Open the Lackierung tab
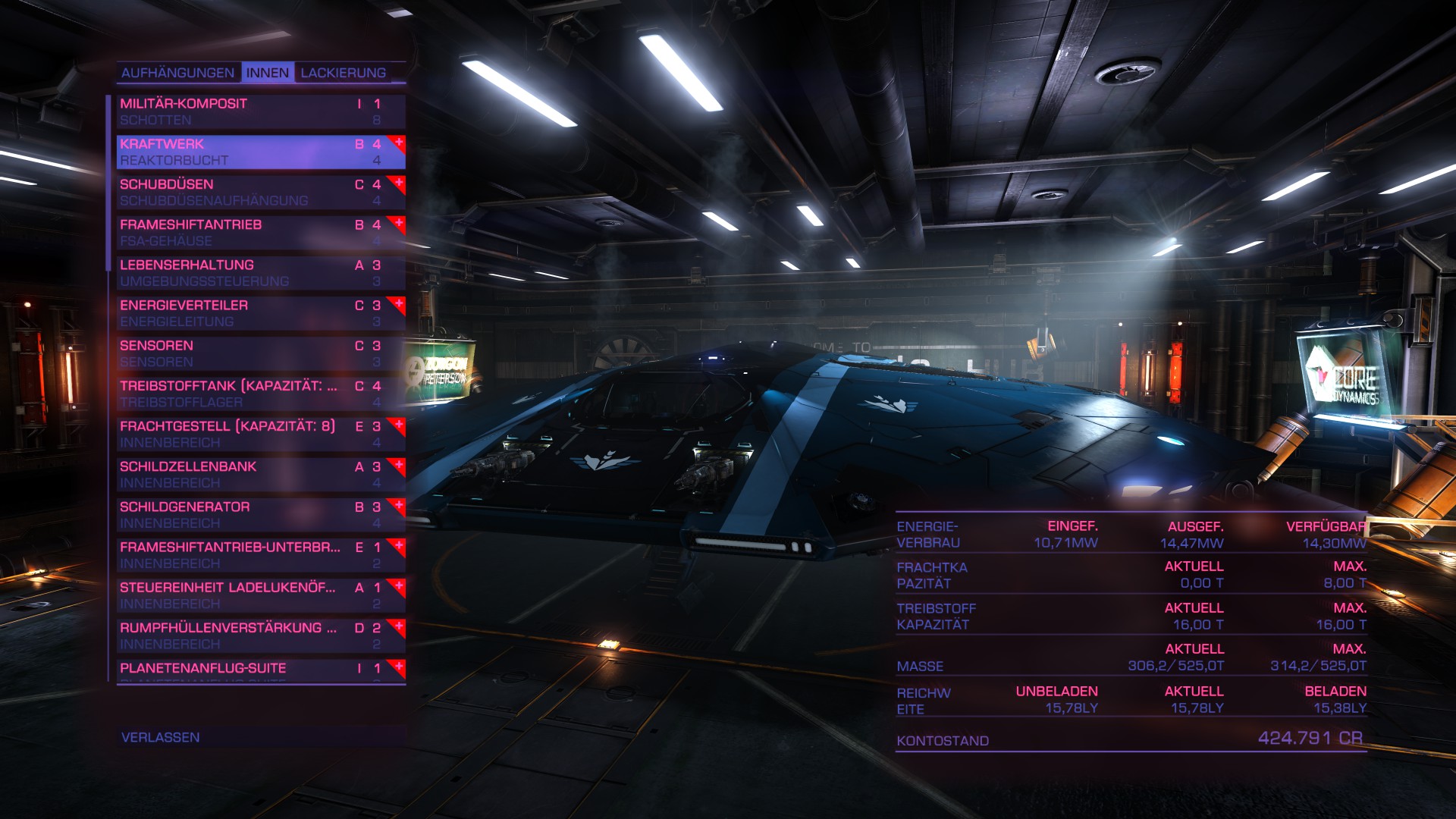Viewport: 1456px width, 819px height. pos(344,73)
